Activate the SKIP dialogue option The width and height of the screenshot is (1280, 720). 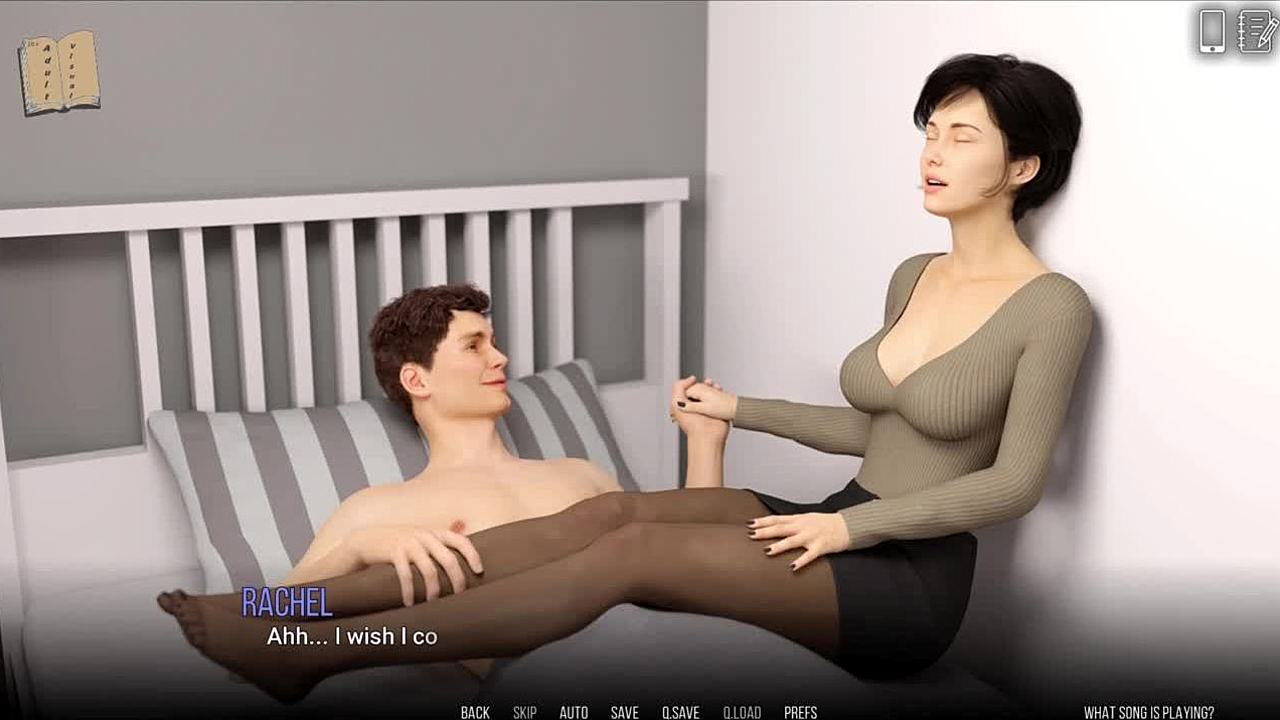[524, 712]
